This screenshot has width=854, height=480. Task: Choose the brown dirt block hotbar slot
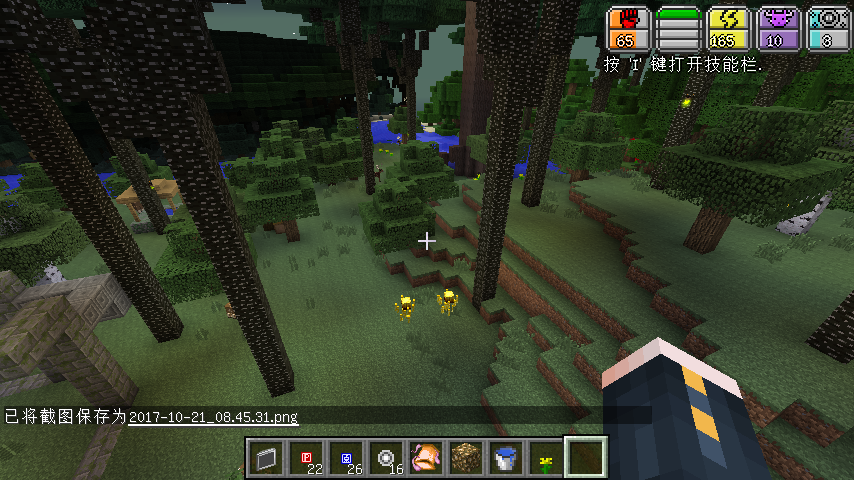465,458
